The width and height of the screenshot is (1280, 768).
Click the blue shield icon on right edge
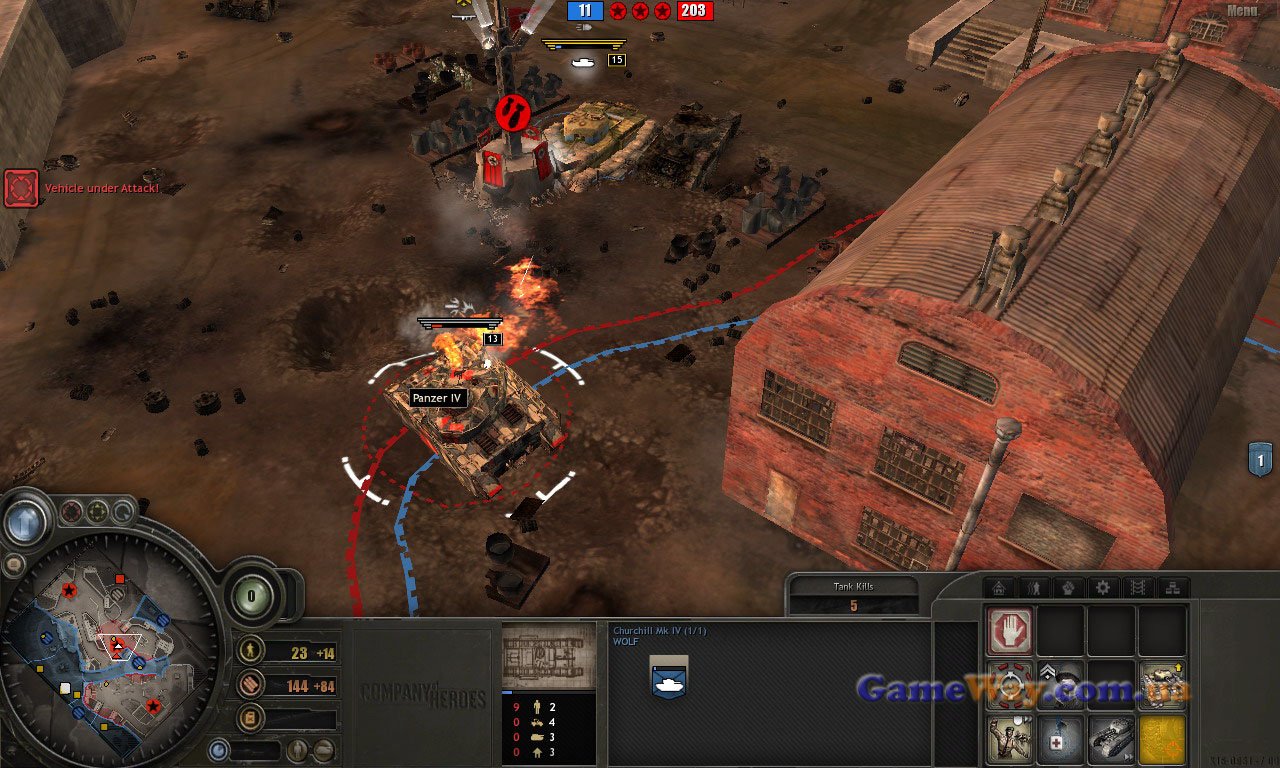(x=1260, y=459)
